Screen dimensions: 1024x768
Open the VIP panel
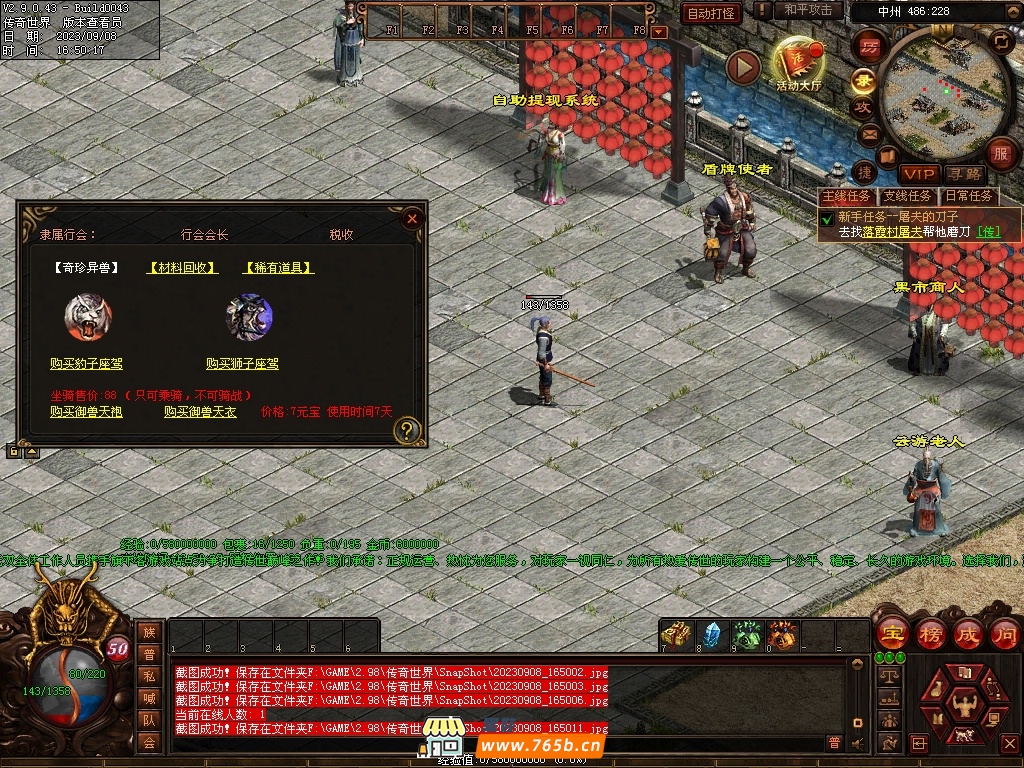coord(918,174)
